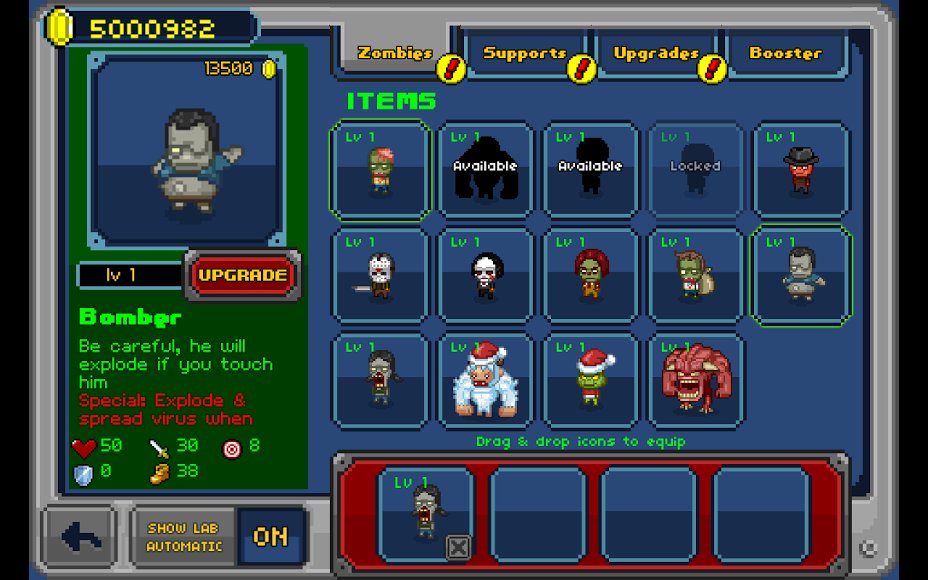Screen dimensions: 928x580
Task: Pick the red zombie with black hat
Action: (x=800, y=169)
